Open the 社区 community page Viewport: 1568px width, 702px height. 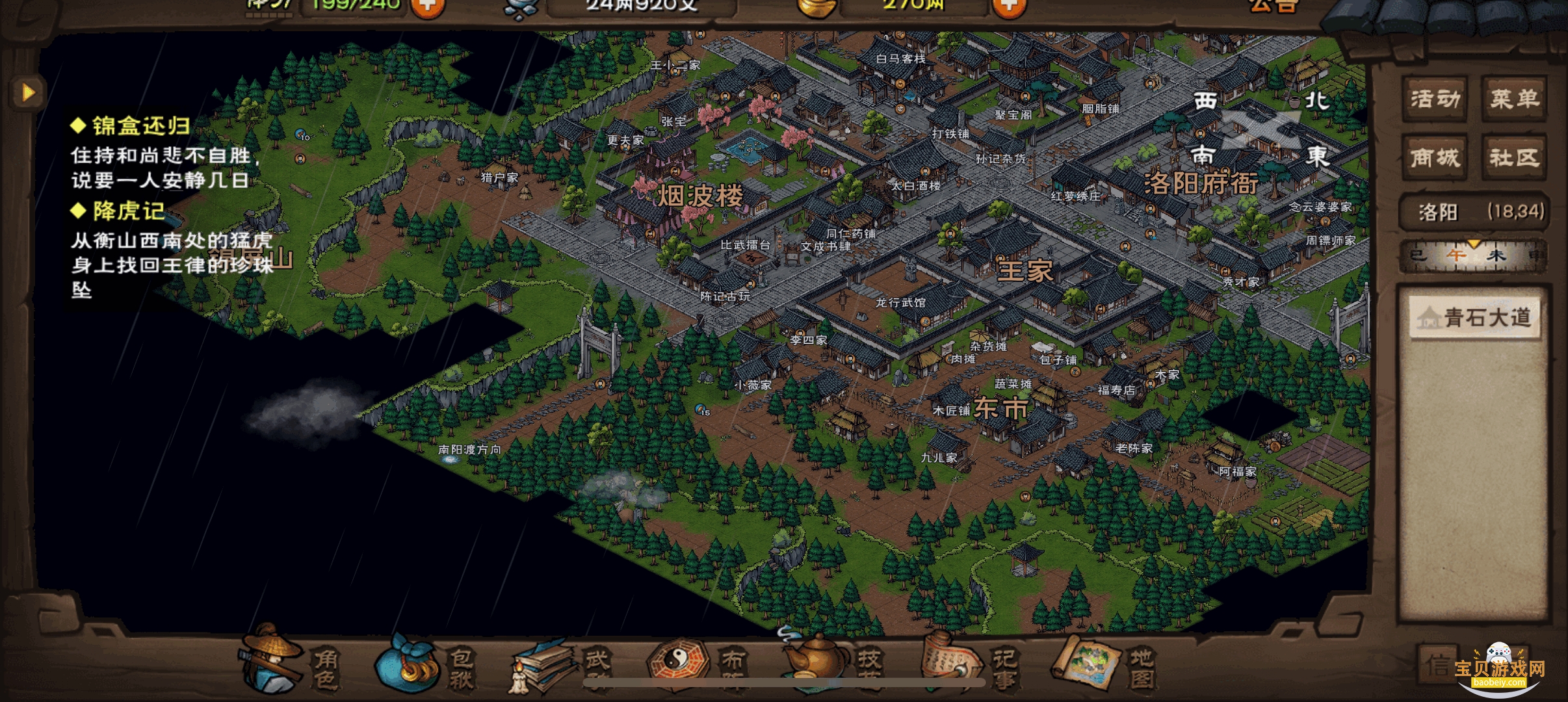pos(1514,157)
